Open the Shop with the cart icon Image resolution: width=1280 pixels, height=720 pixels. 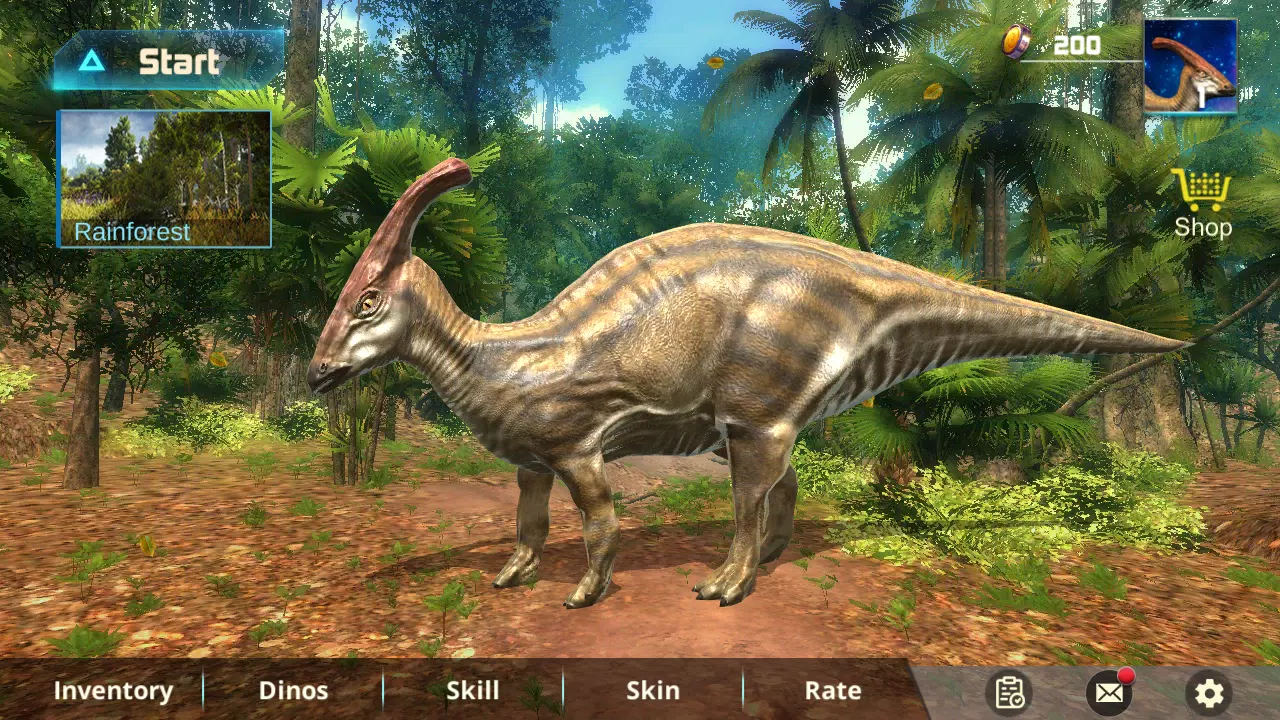tap(1201, 190)
